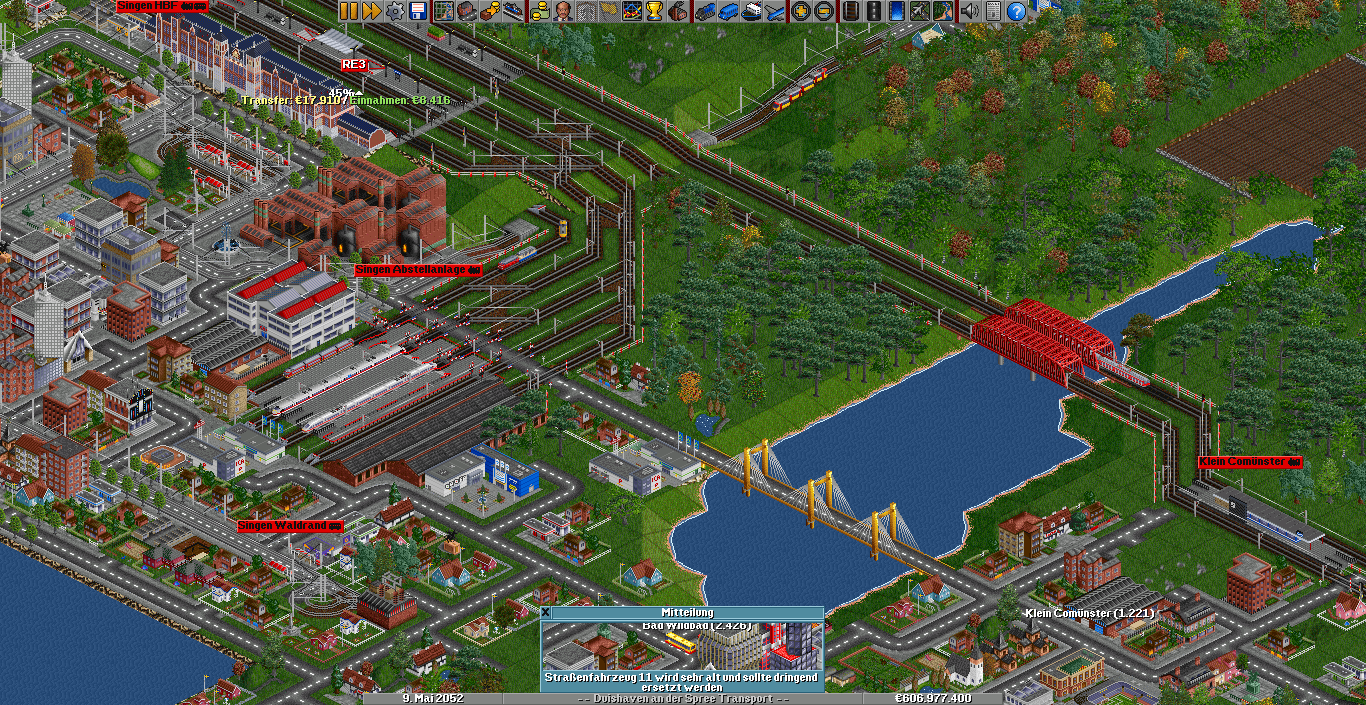Screen dimensions: 1366x705
Task: Open the town directory icon
Action: point(465,11)
